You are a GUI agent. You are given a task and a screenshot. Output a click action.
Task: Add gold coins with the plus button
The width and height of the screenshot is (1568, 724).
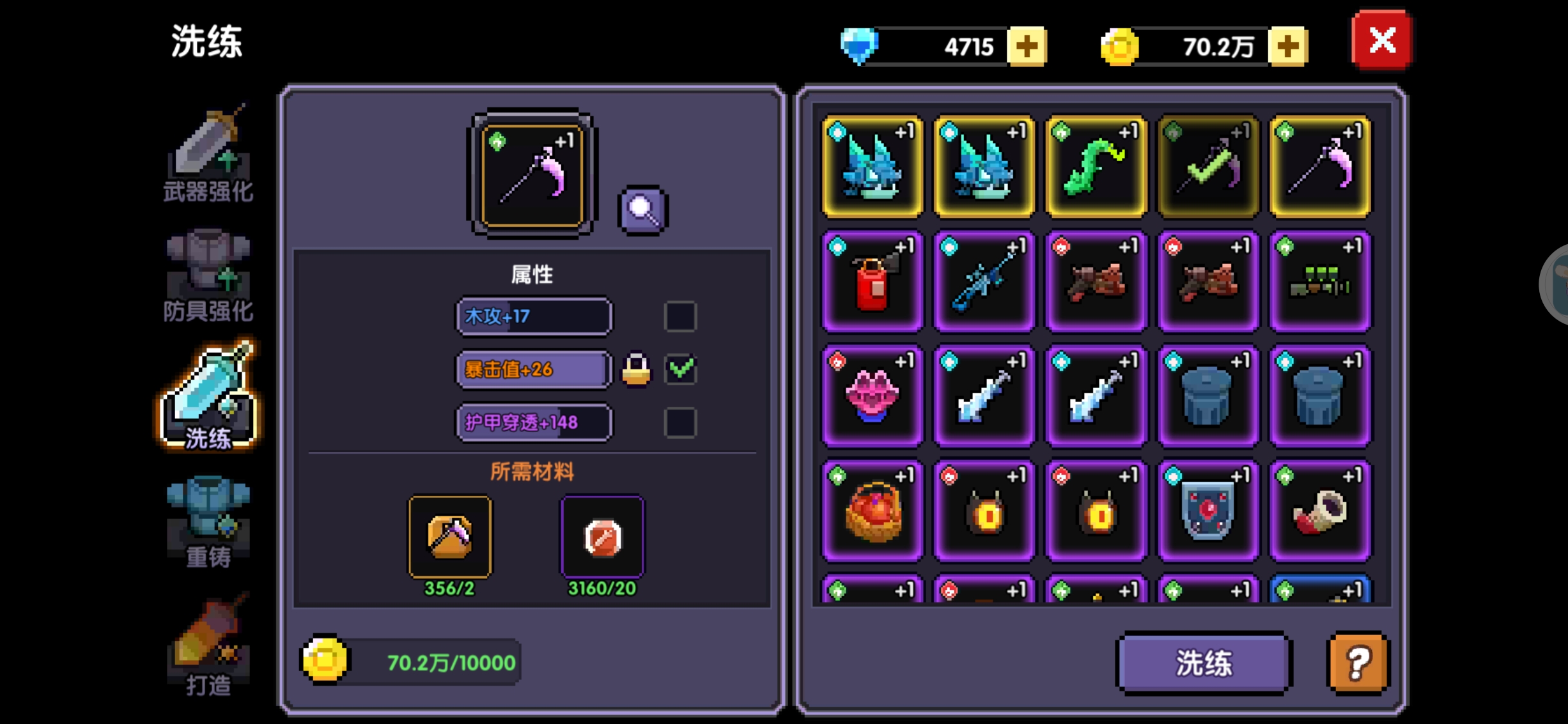[x=1287, y=47]
